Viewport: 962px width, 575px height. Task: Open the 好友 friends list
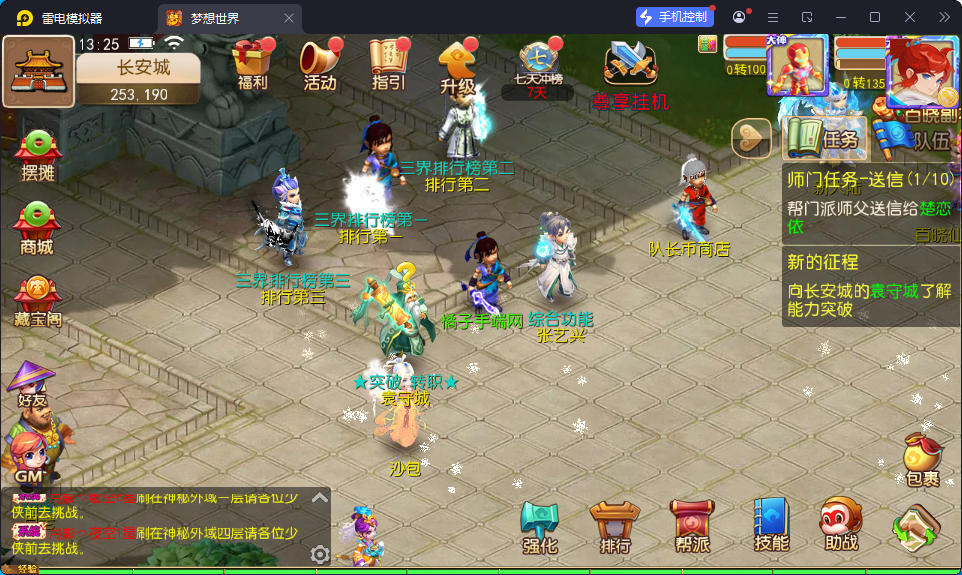[x=32, y=383]
